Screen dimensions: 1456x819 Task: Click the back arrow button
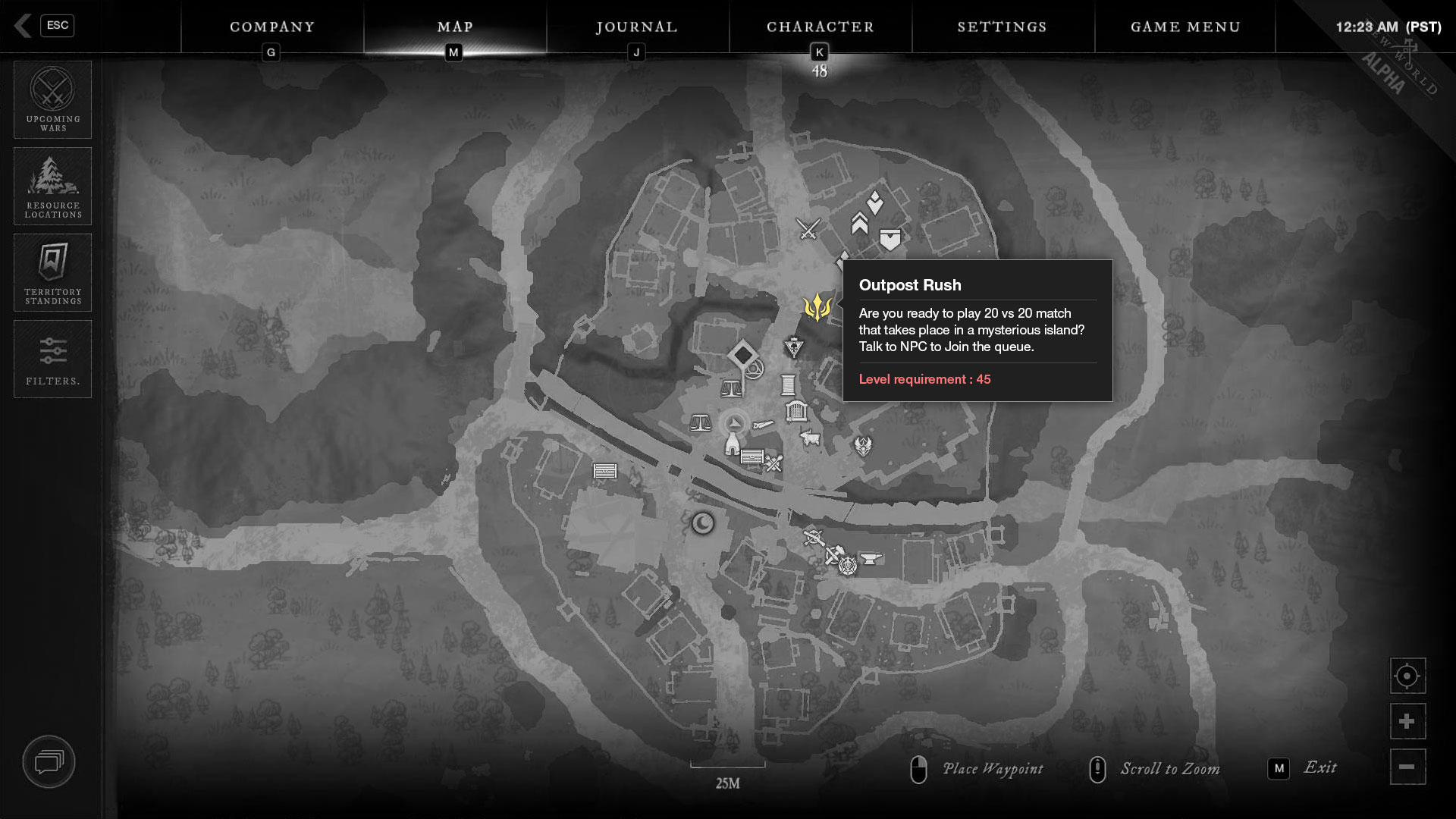point(24,26)
